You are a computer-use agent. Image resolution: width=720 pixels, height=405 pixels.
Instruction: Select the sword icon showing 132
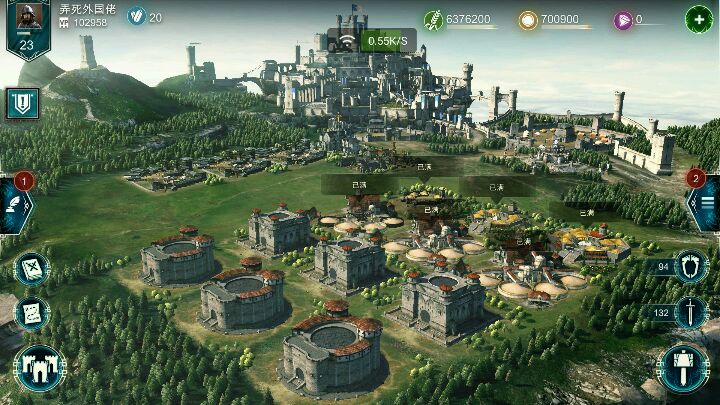(689, 313)
